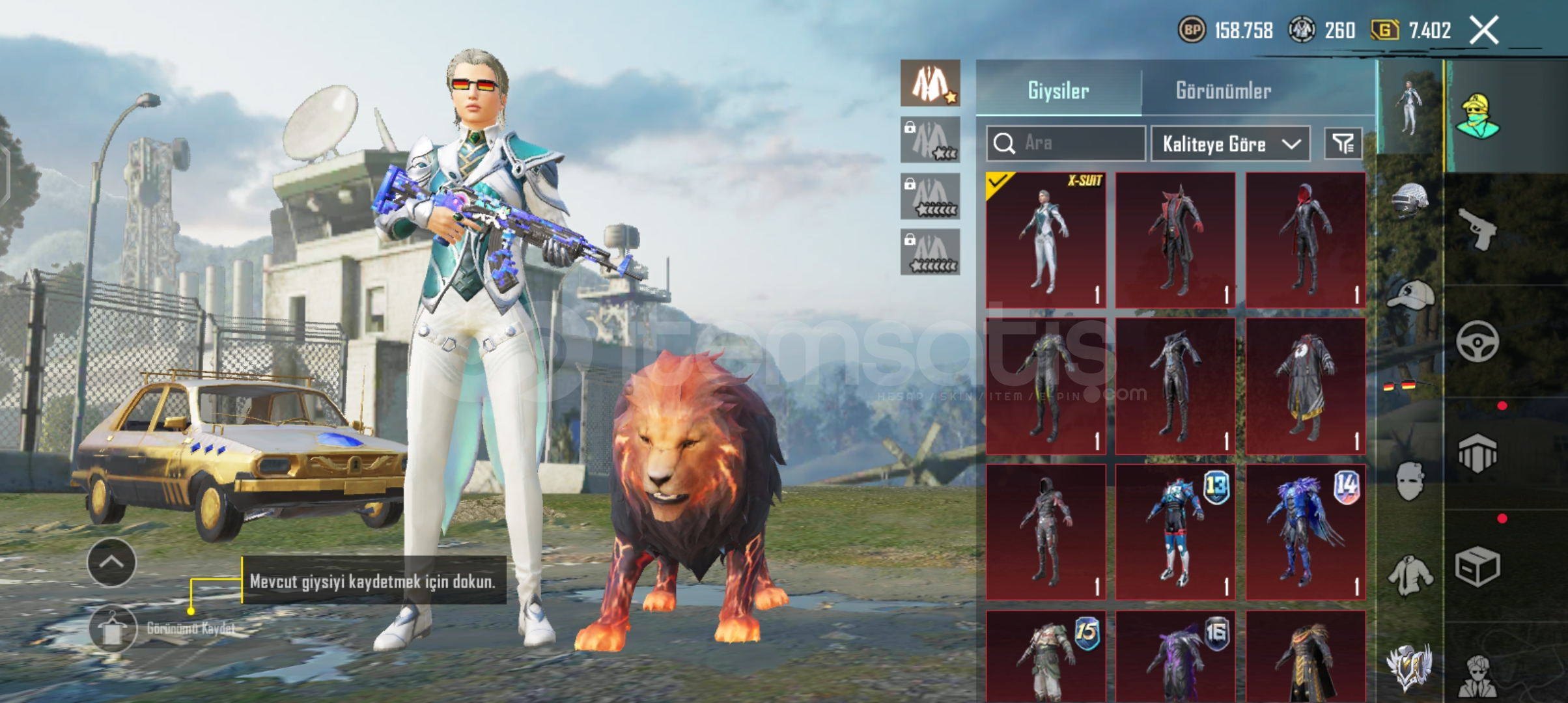Open the Kaliteye Göre sorting dropdown
1568x703 pixels.
coord(1230,144)
